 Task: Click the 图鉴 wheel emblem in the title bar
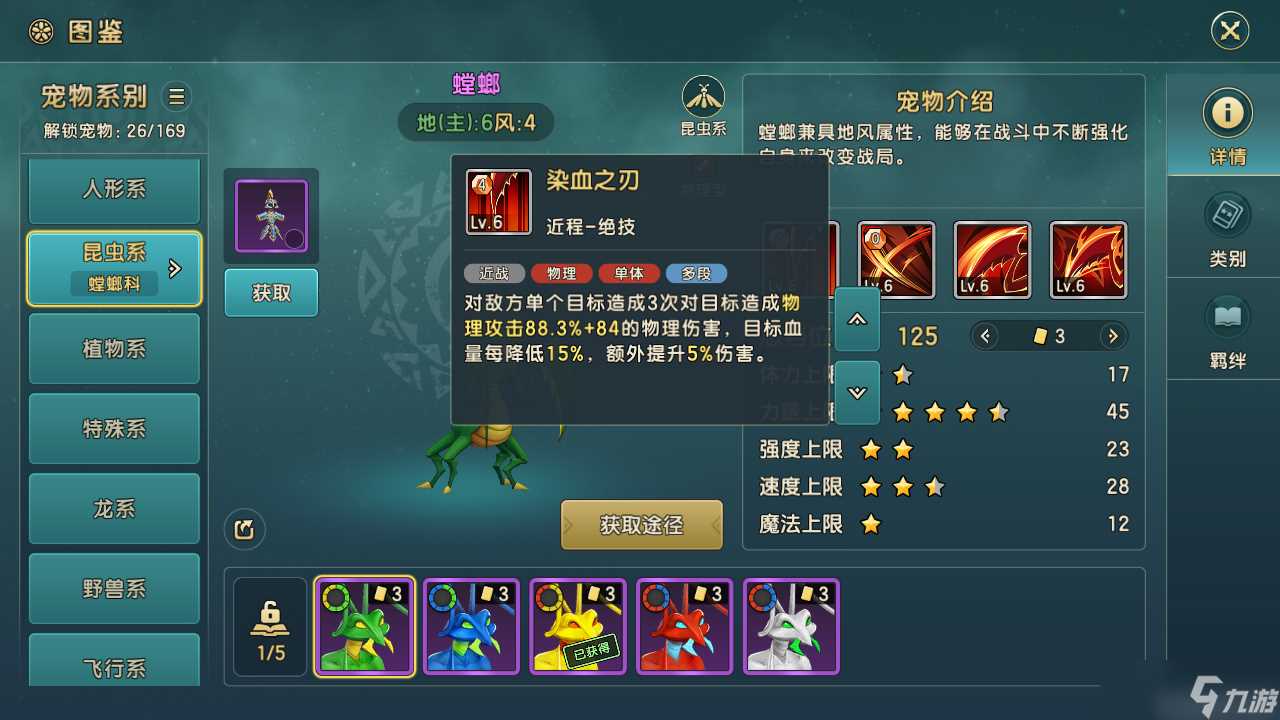click(40, 31)
